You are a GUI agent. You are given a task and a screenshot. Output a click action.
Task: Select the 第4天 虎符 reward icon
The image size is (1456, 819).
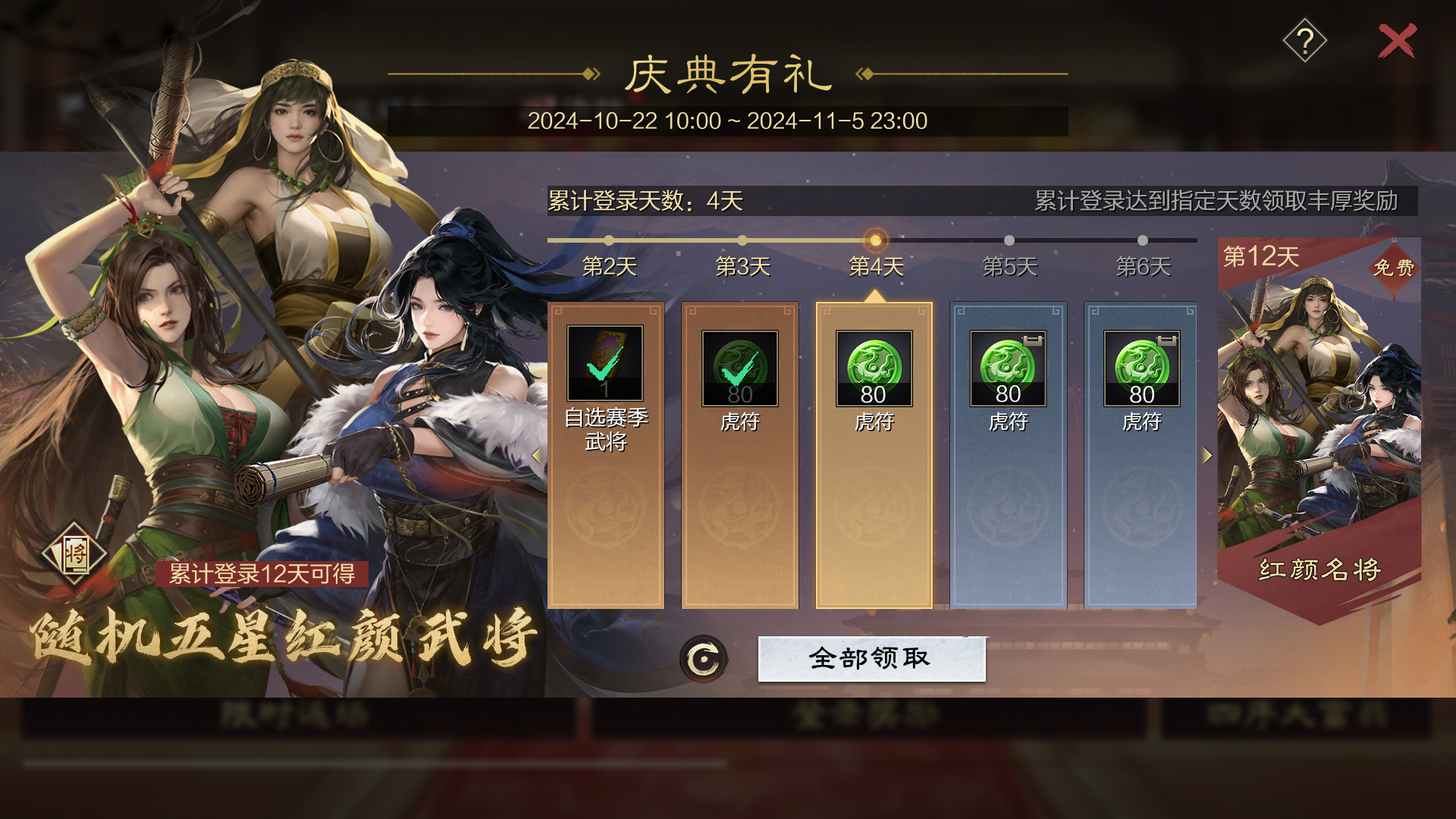[x=874, y=369]
